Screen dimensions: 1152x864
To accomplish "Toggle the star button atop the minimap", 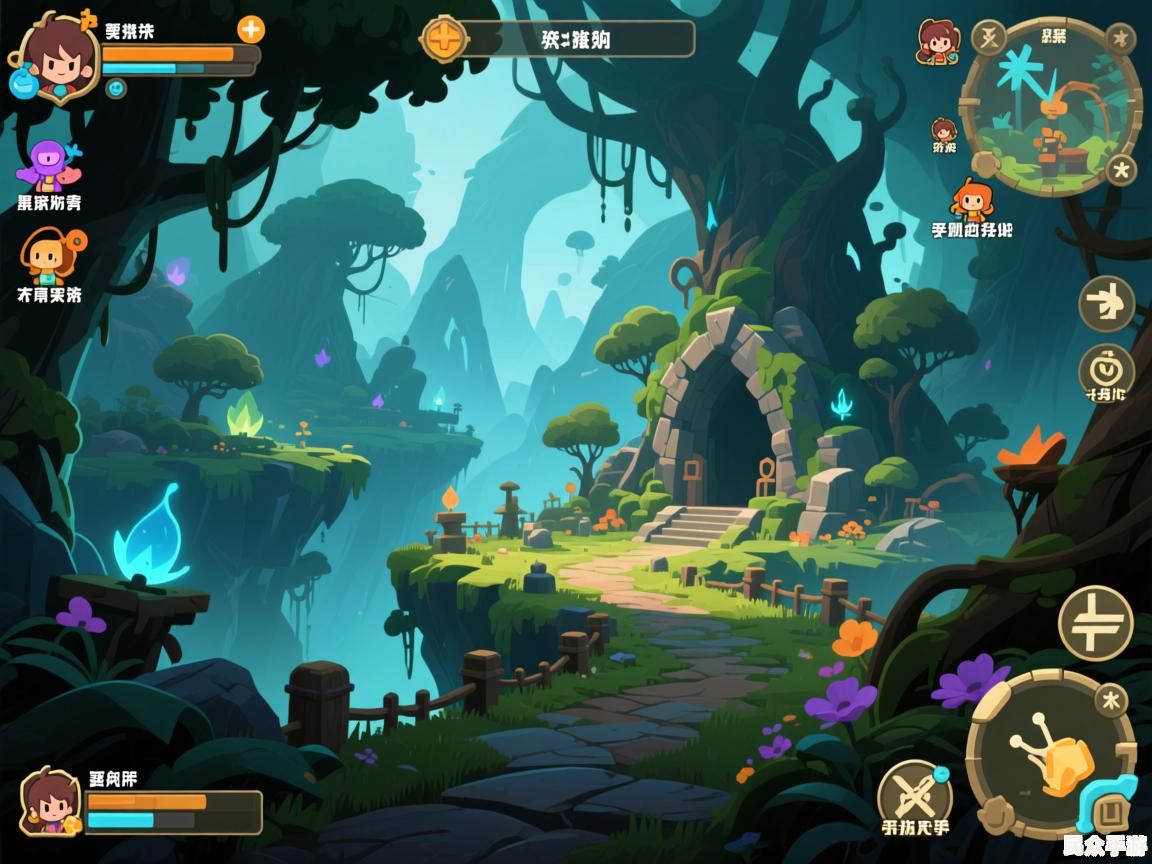I will [1121, 39].
